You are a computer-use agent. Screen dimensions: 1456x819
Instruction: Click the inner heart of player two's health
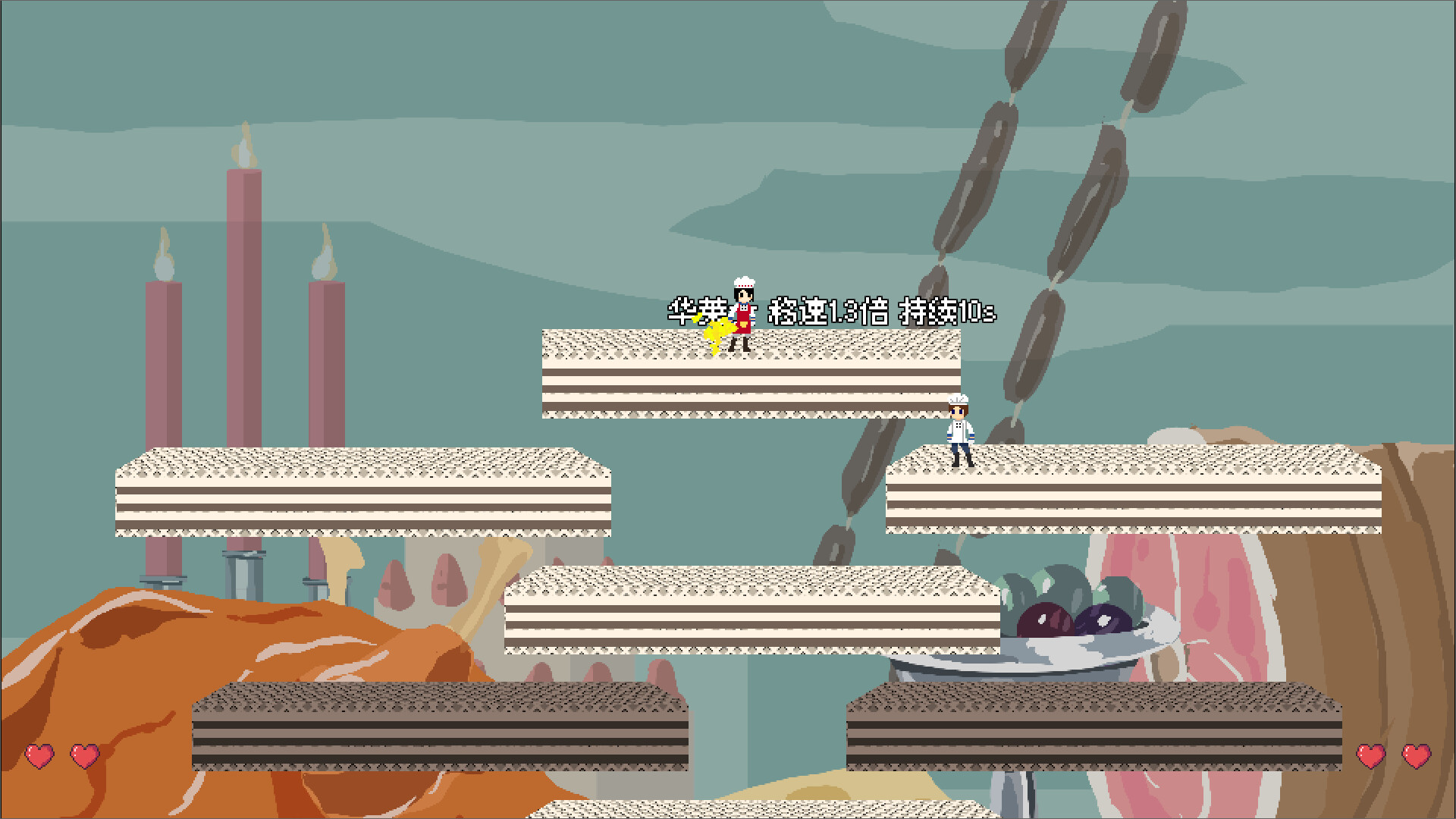click(1370, 755)
